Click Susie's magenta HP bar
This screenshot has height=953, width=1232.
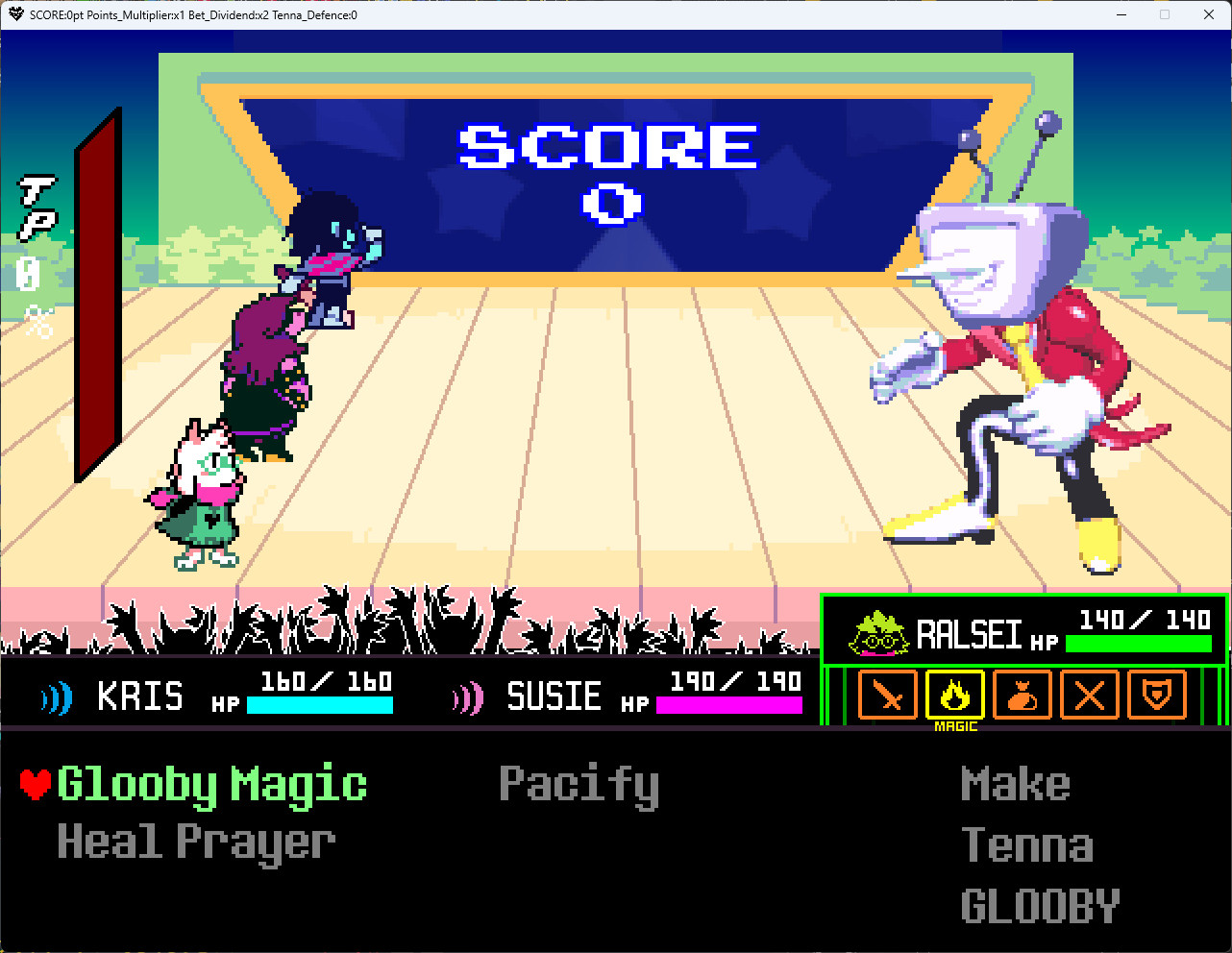click(x=727, y=704)
